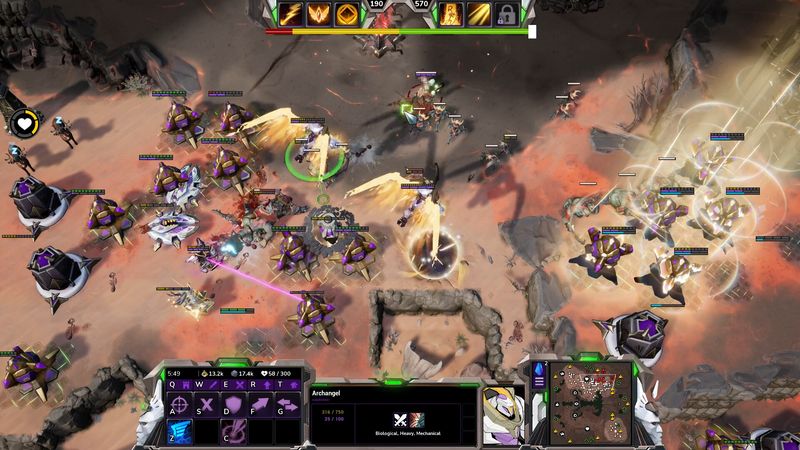Image resolution: width=800 pixels, height=450 pixels.
Task: Activate the purple C ability
Action: click(x=233, y=432)
